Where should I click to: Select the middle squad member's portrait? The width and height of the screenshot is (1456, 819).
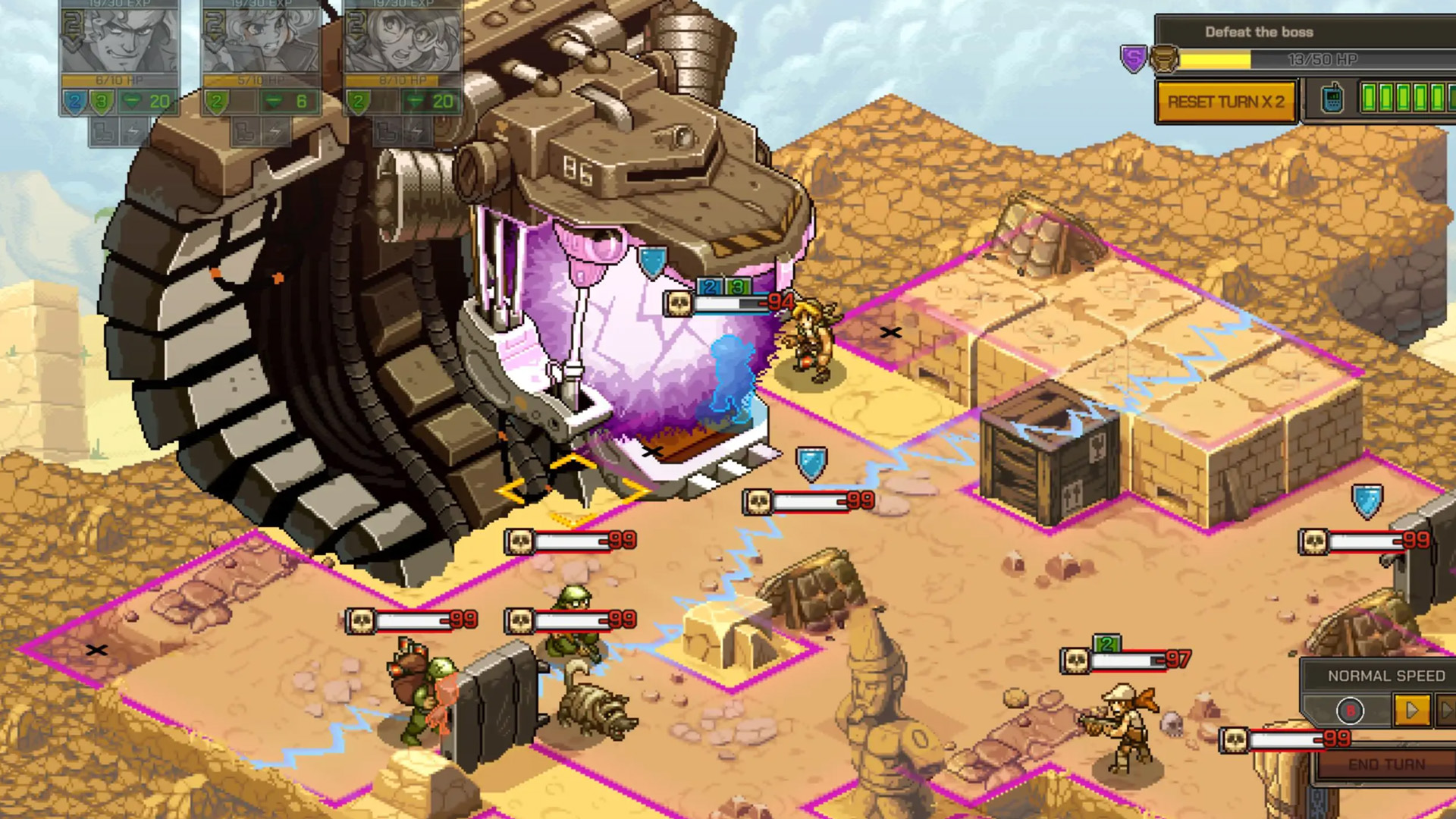(x=260, y=40)
